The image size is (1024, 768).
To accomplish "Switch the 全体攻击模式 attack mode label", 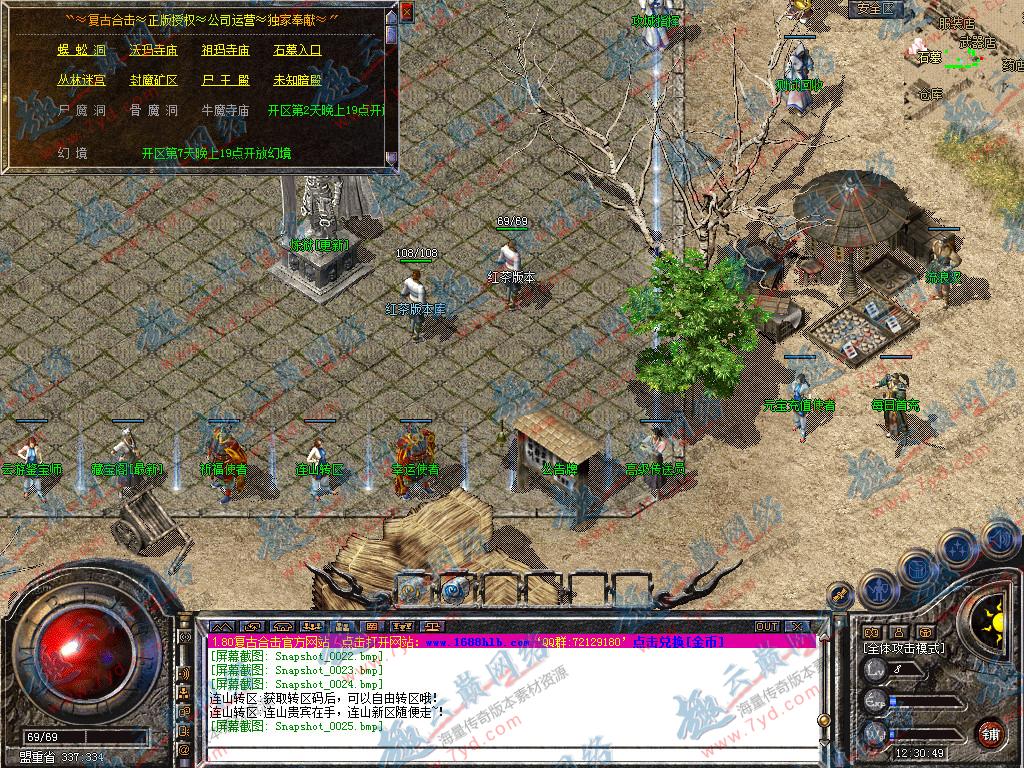I will pyautogui.click(x=904, y=648).
